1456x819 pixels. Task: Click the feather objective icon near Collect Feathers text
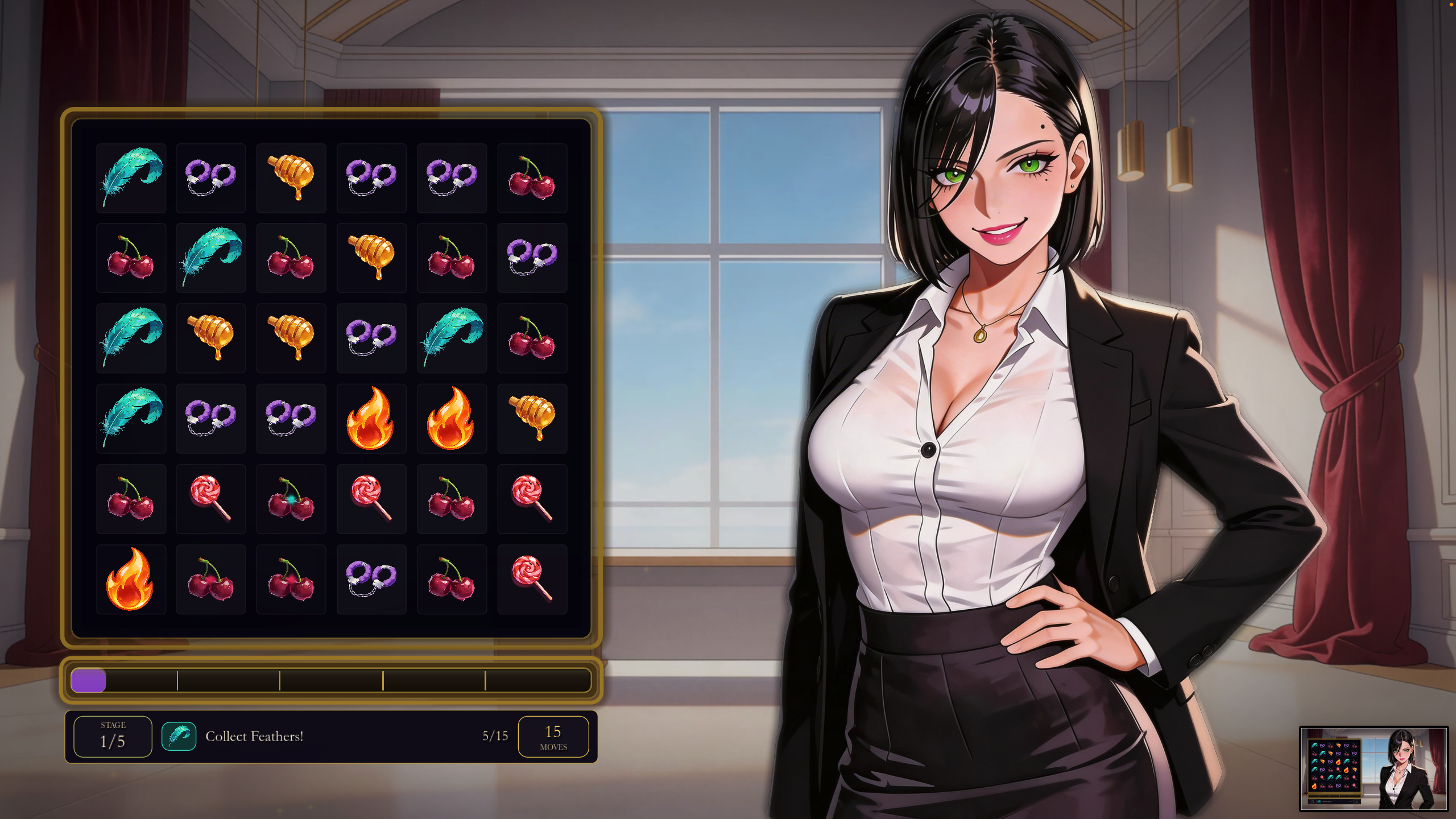point(179,736)
